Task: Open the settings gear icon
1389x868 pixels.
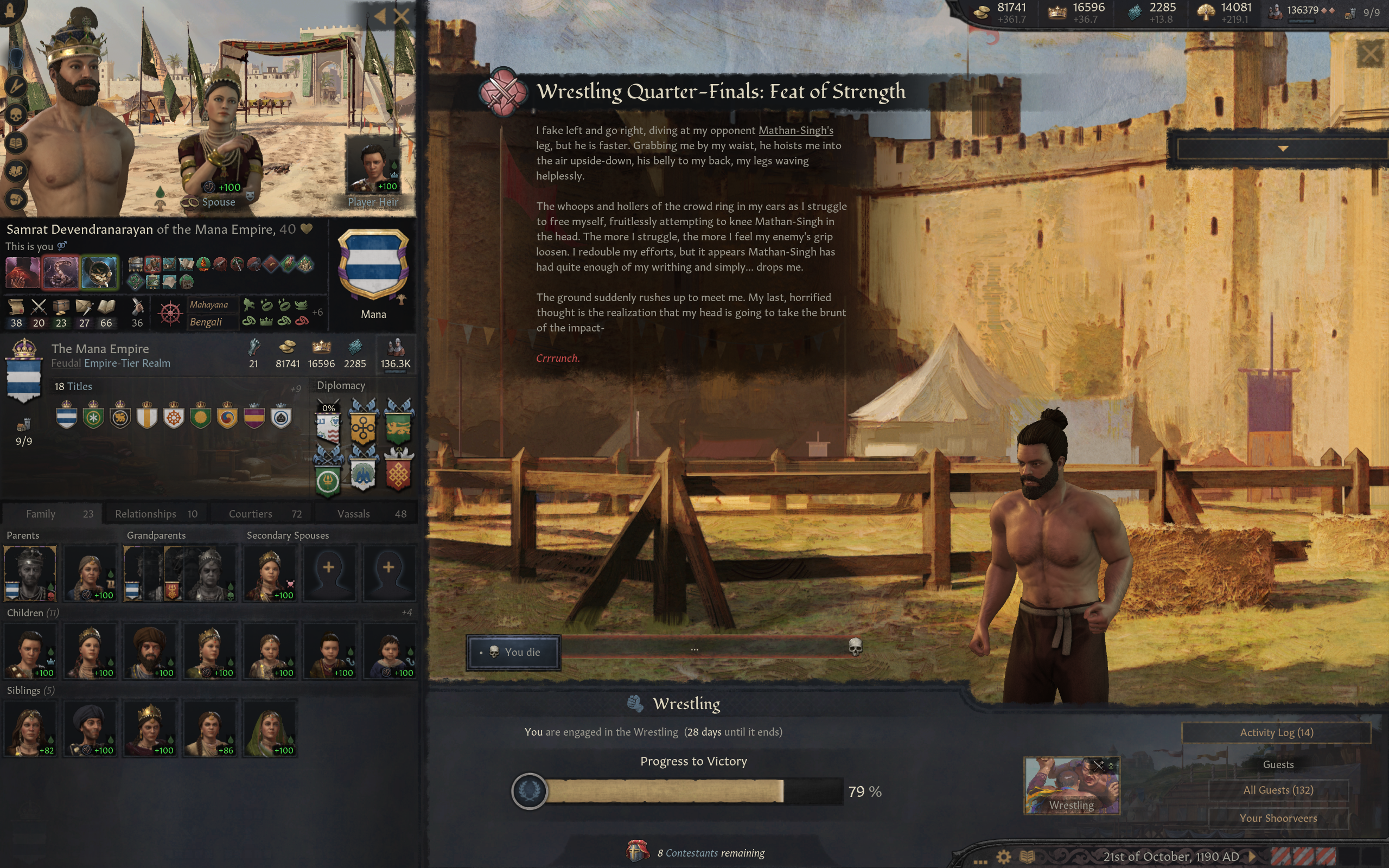Action: (x=1003, y=857)
